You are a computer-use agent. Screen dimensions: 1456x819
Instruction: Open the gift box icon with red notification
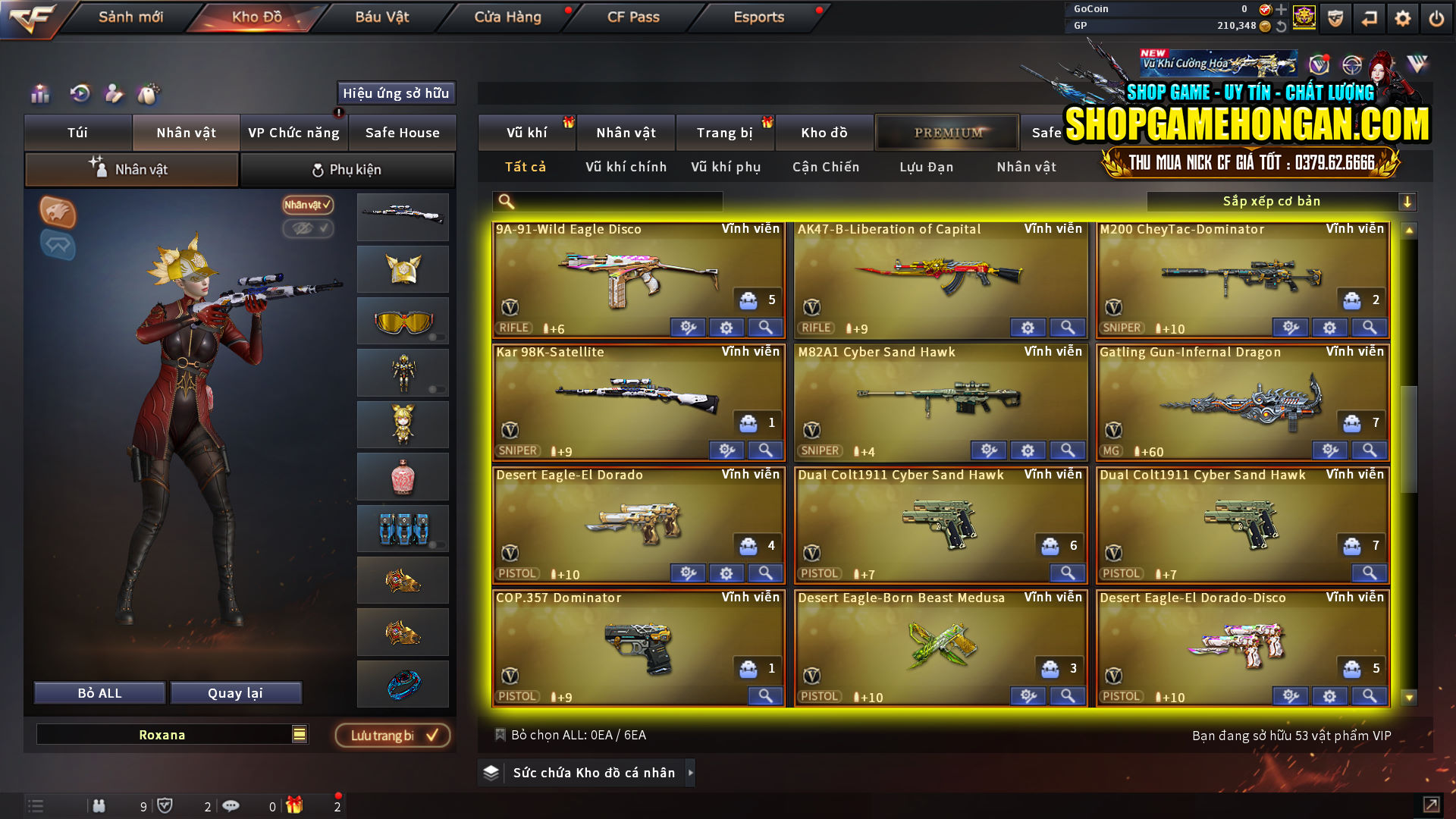[296, 805]
